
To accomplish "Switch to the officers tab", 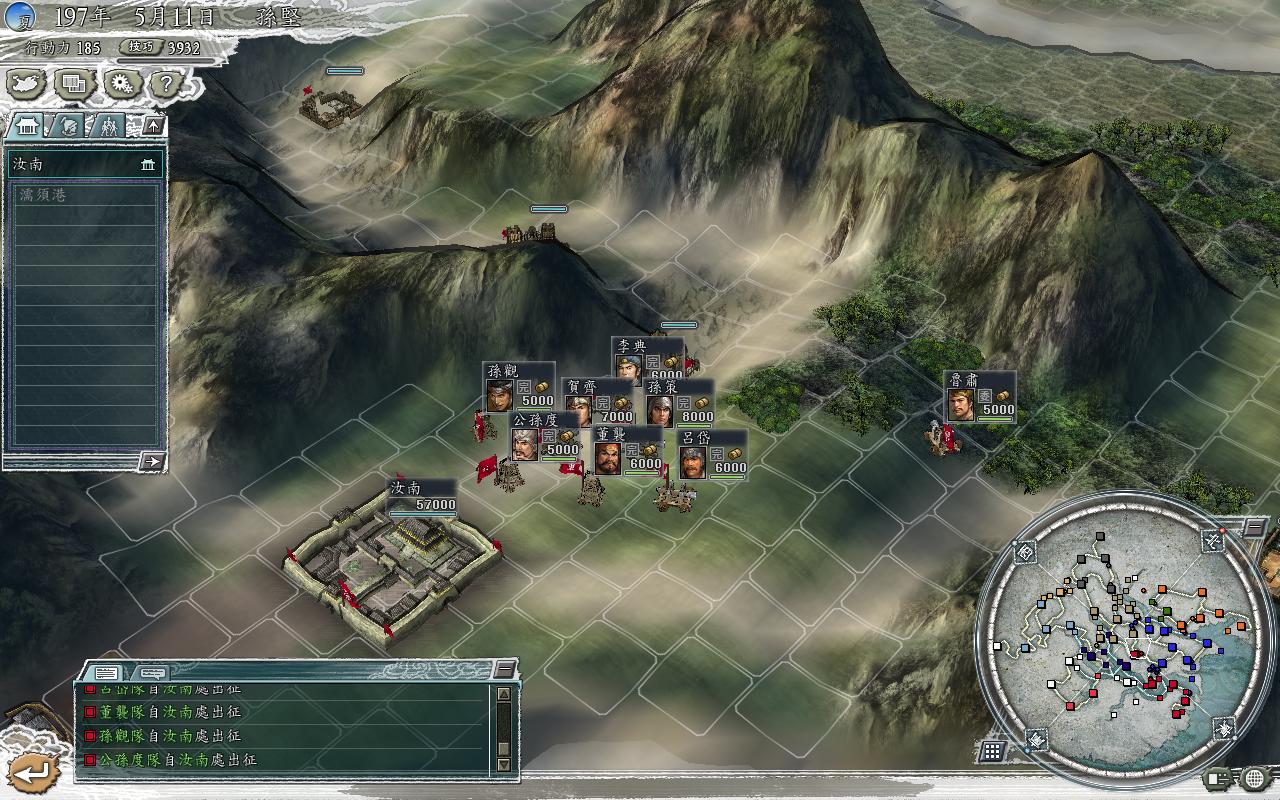I will 109,126.
